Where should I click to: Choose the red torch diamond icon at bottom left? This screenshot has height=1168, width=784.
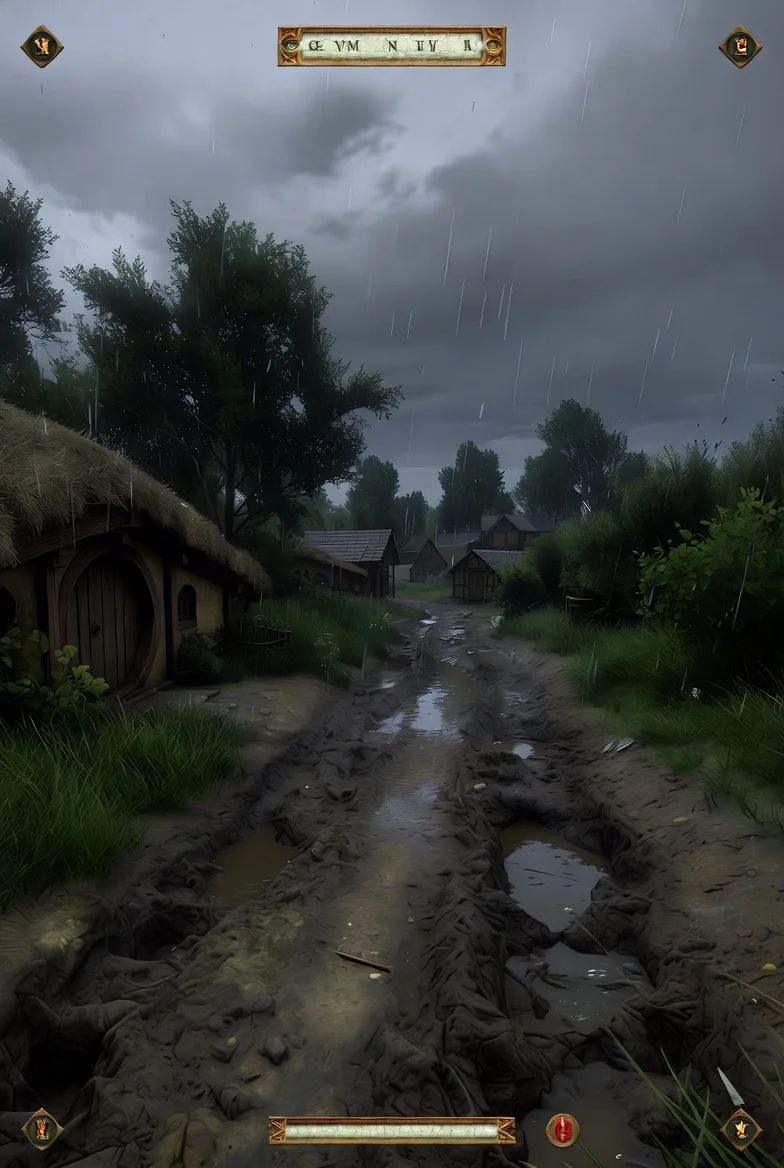tap(42, 1129)
